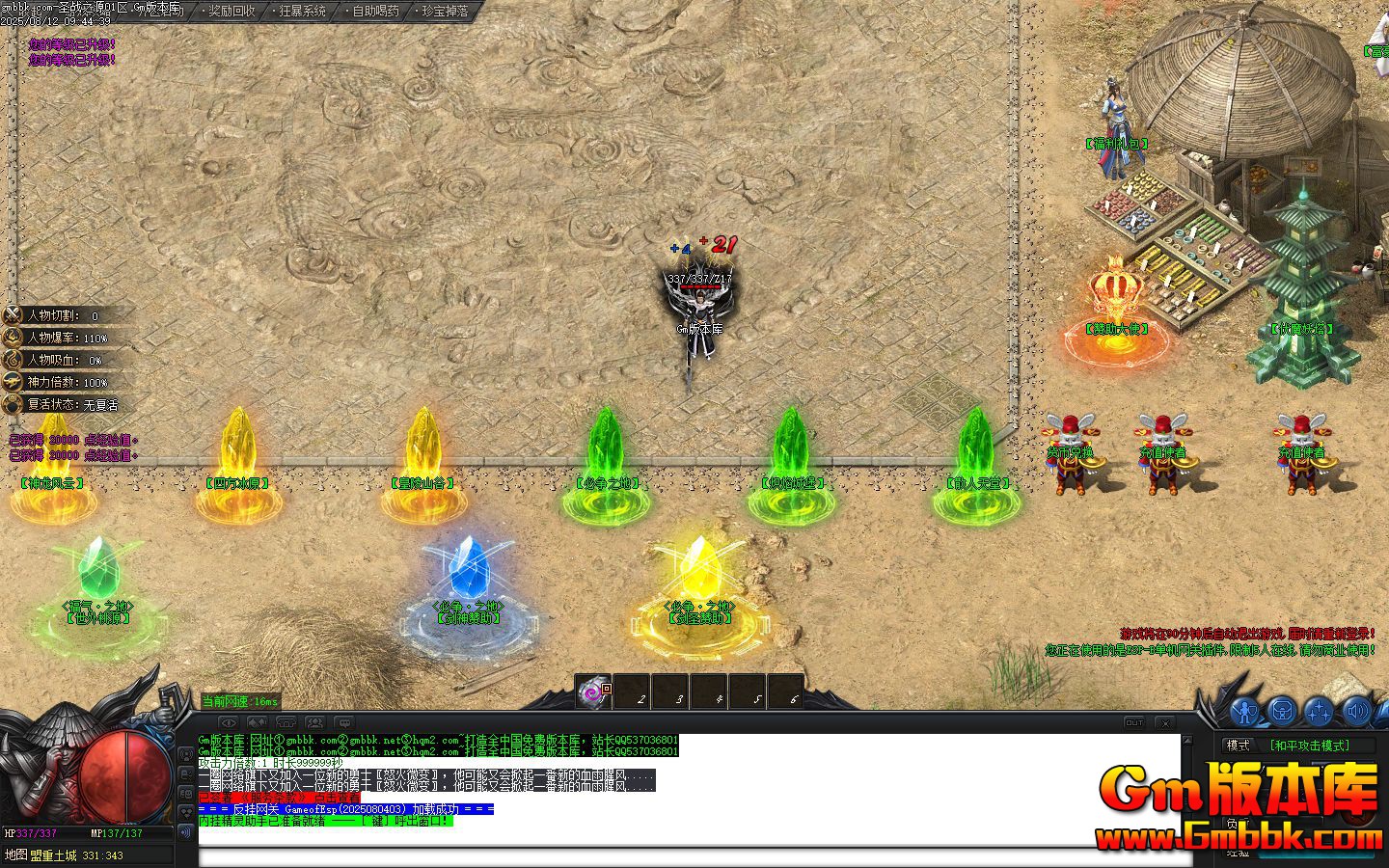The width and height of the screenshot is (1389, 868).
Task: Open the 珍宝掉落 treasure drops menu
Action: (x=445, y=12)
